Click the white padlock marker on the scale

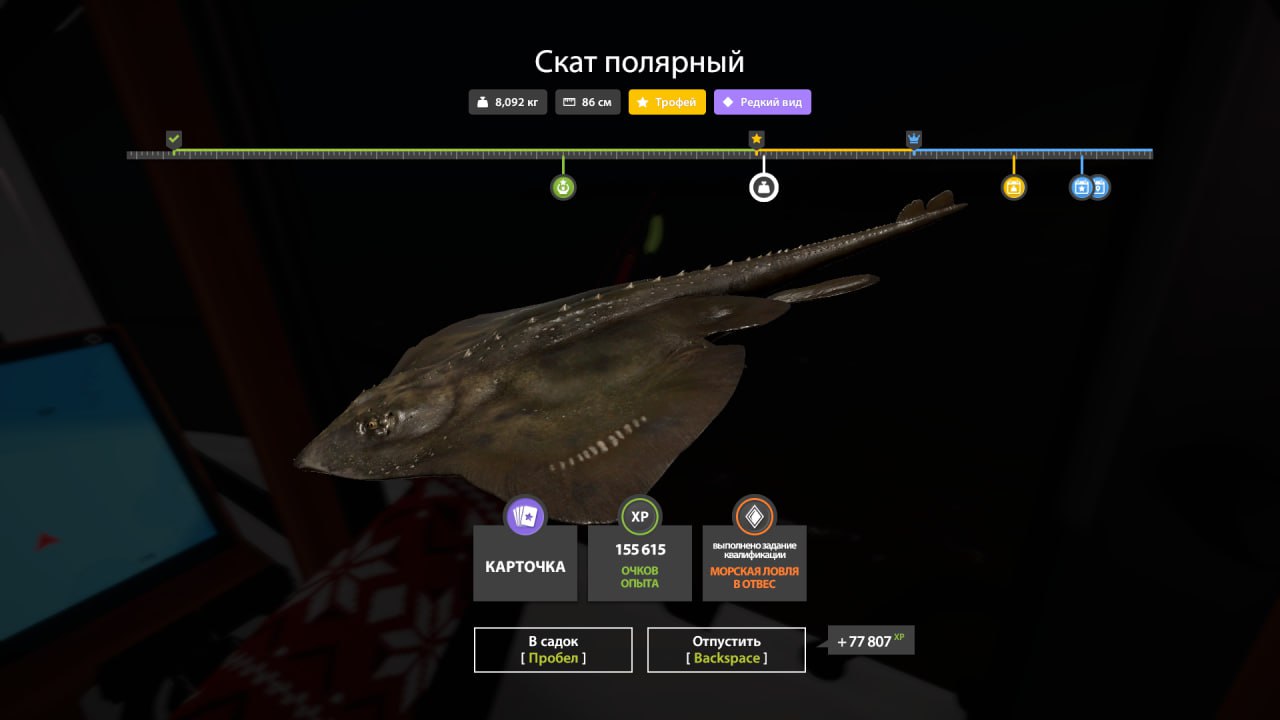pyautogui.click(x=763, y=186)
